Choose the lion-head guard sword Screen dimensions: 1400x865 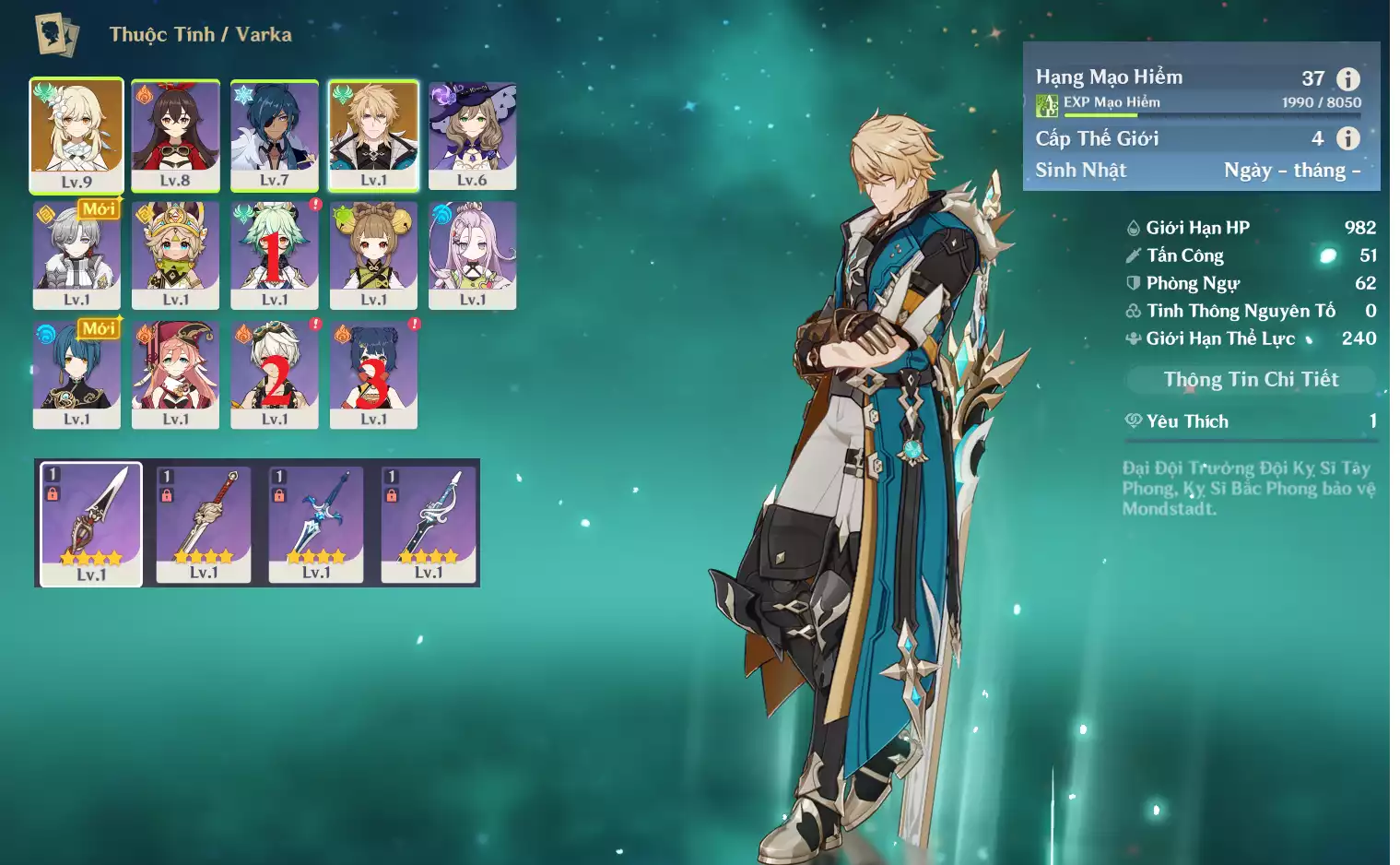click(x=204, y=523)
